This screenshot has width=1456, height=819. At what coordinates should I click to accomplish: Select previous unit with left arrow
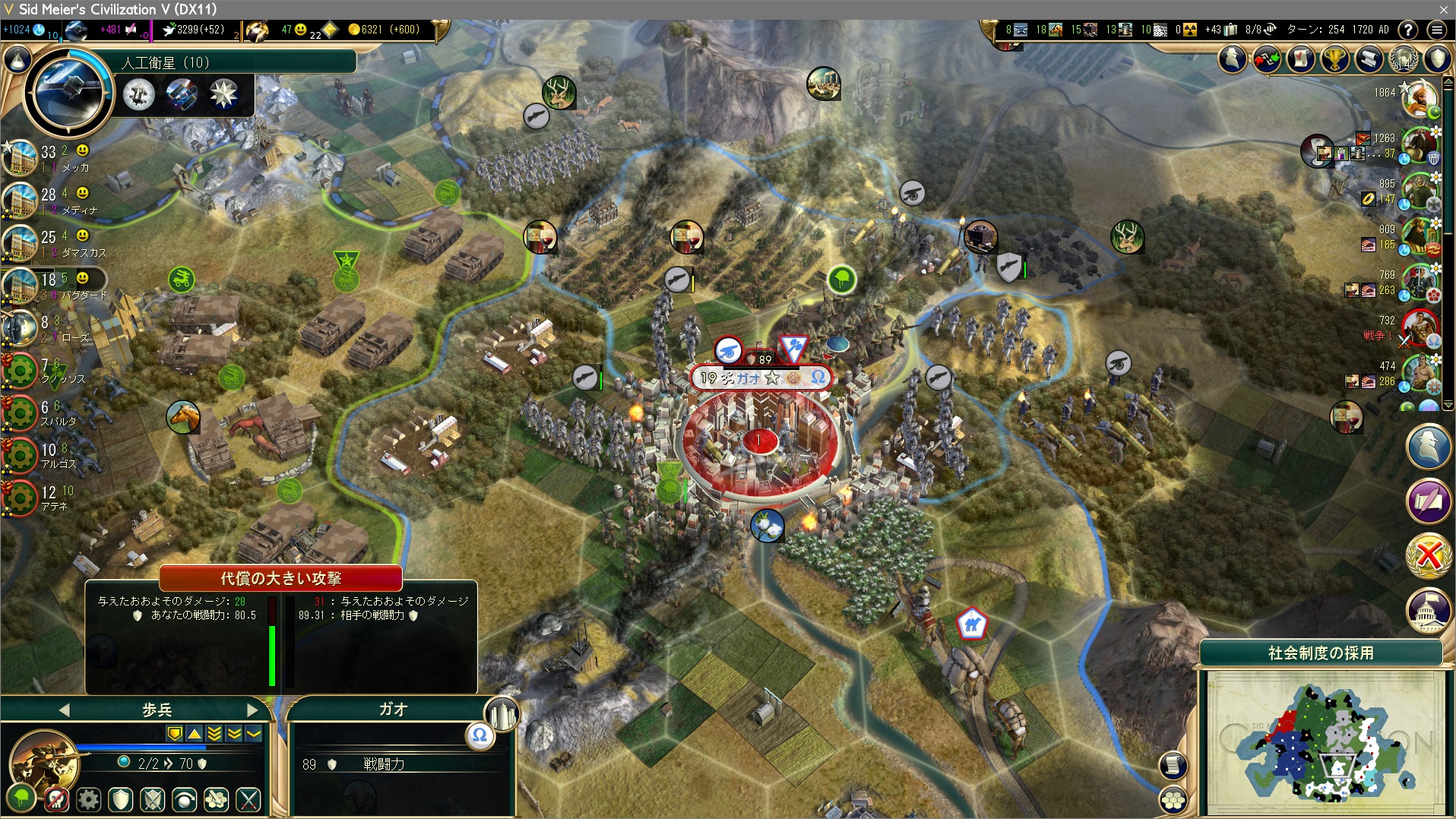[x=64, y=710]
